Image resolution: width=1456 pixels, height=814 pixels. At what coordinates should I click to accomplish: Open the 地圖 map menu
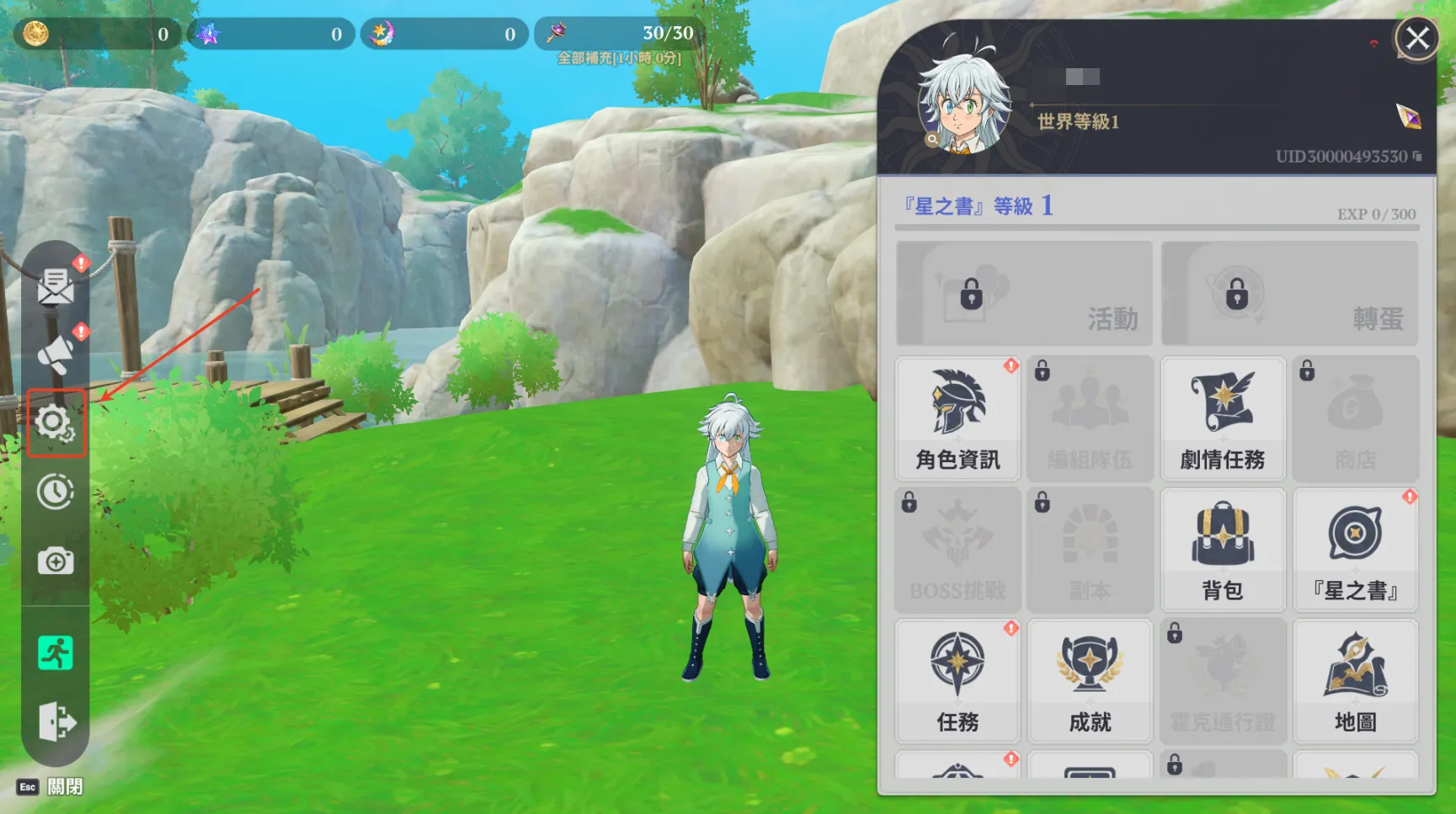pos(1355,681)
